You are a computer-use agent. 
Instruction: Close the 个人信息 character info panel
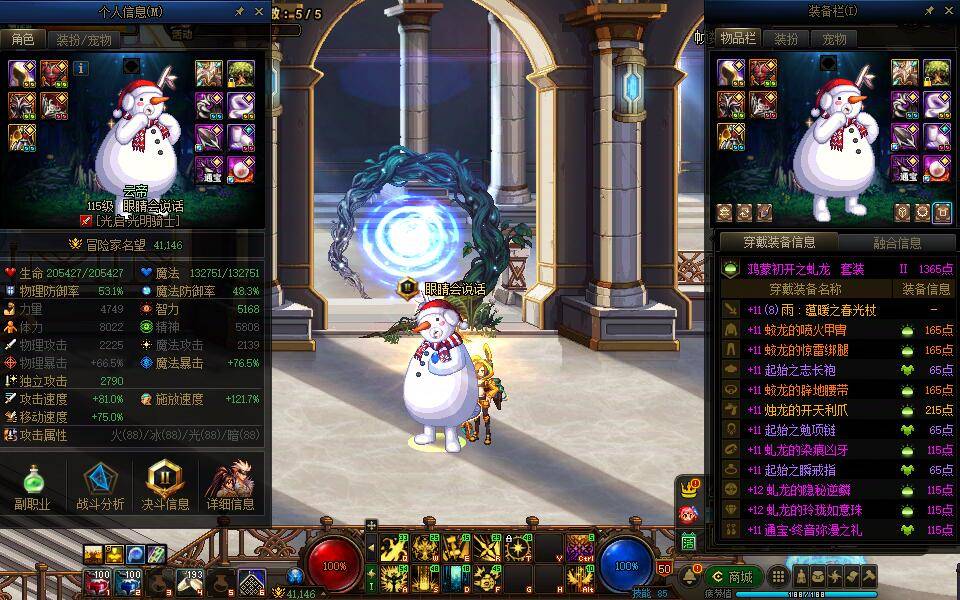260,12
